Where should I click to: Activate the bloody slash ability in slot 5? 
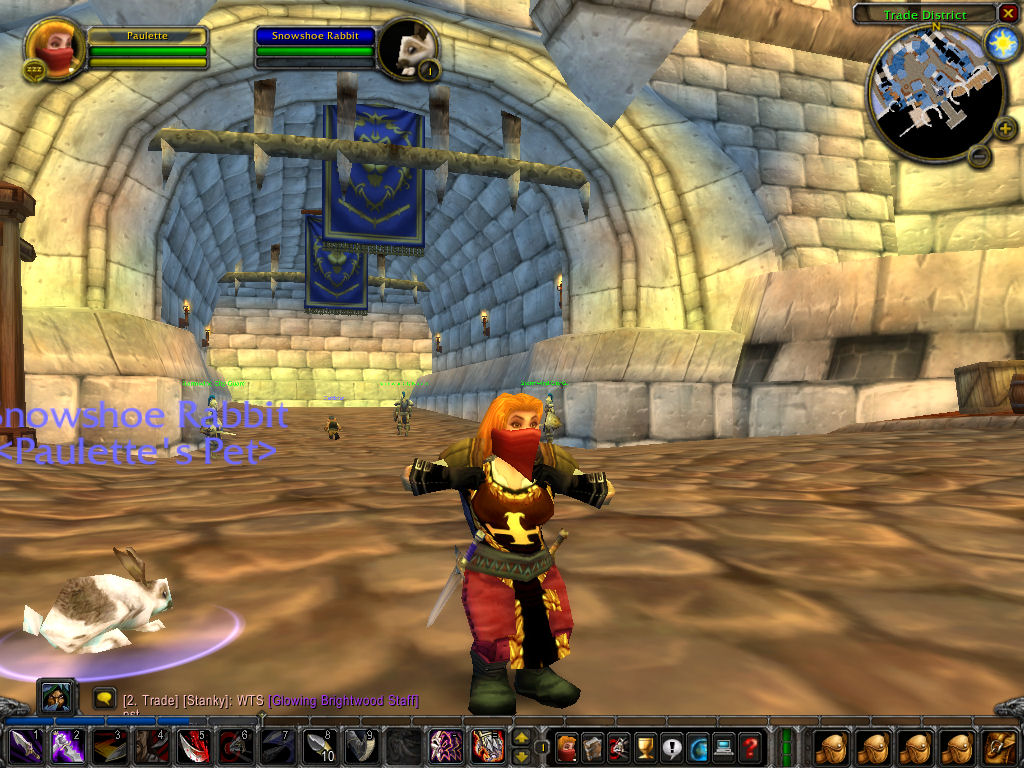point(191,746)
